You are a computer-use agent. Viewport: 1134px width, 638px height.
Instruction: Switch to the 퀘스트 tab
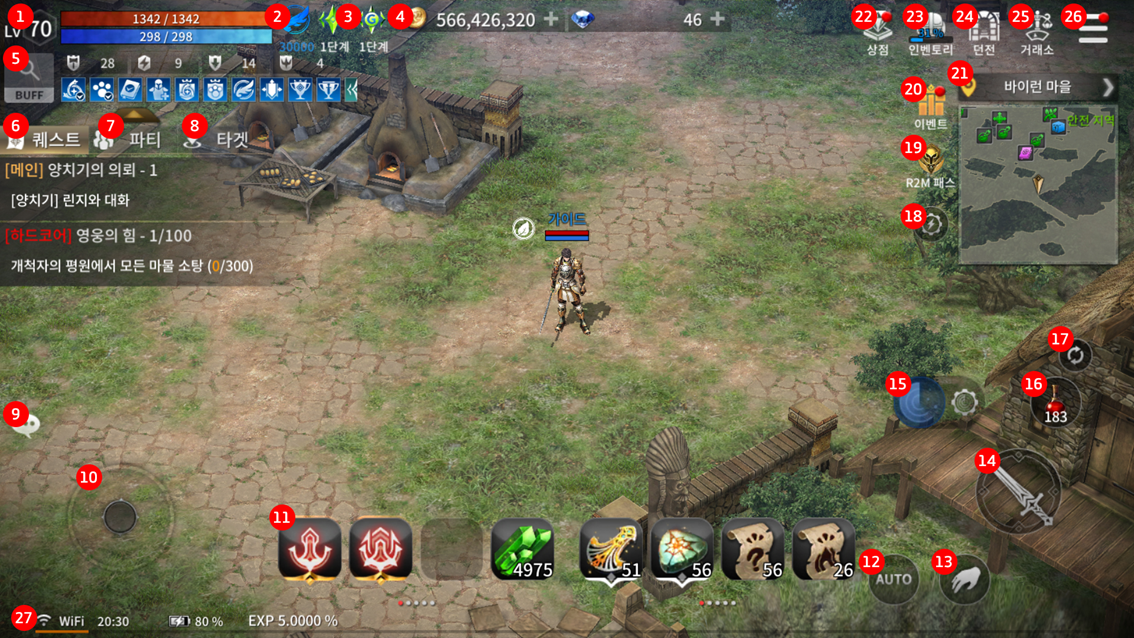(x=47, y=139)
